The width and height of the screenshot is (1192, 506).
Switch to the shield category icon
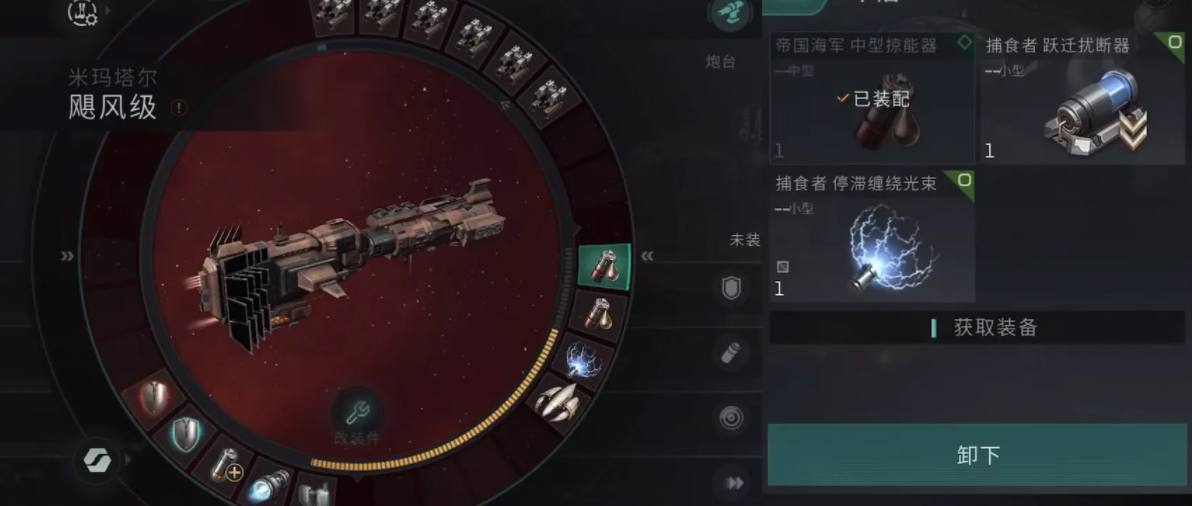pyautogui.click(x=733, y=290)
